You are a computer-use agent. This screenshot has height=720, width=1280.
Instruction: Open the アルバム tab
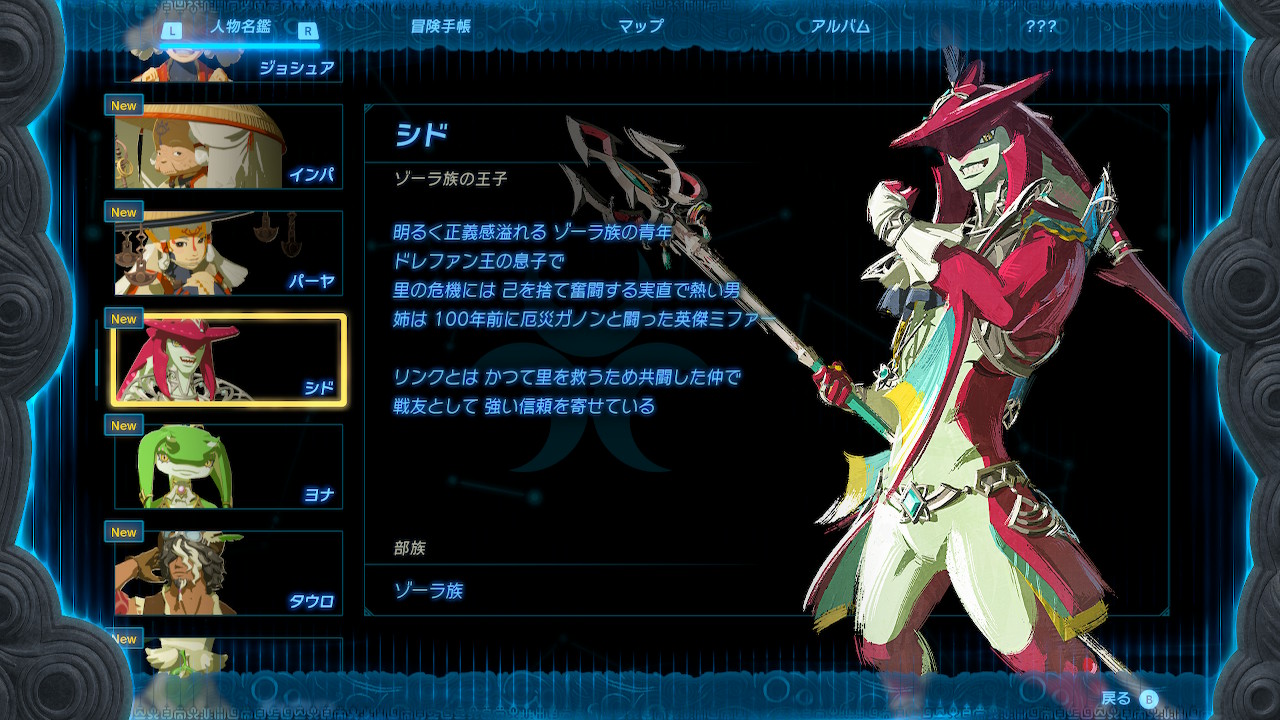[840, 27]
